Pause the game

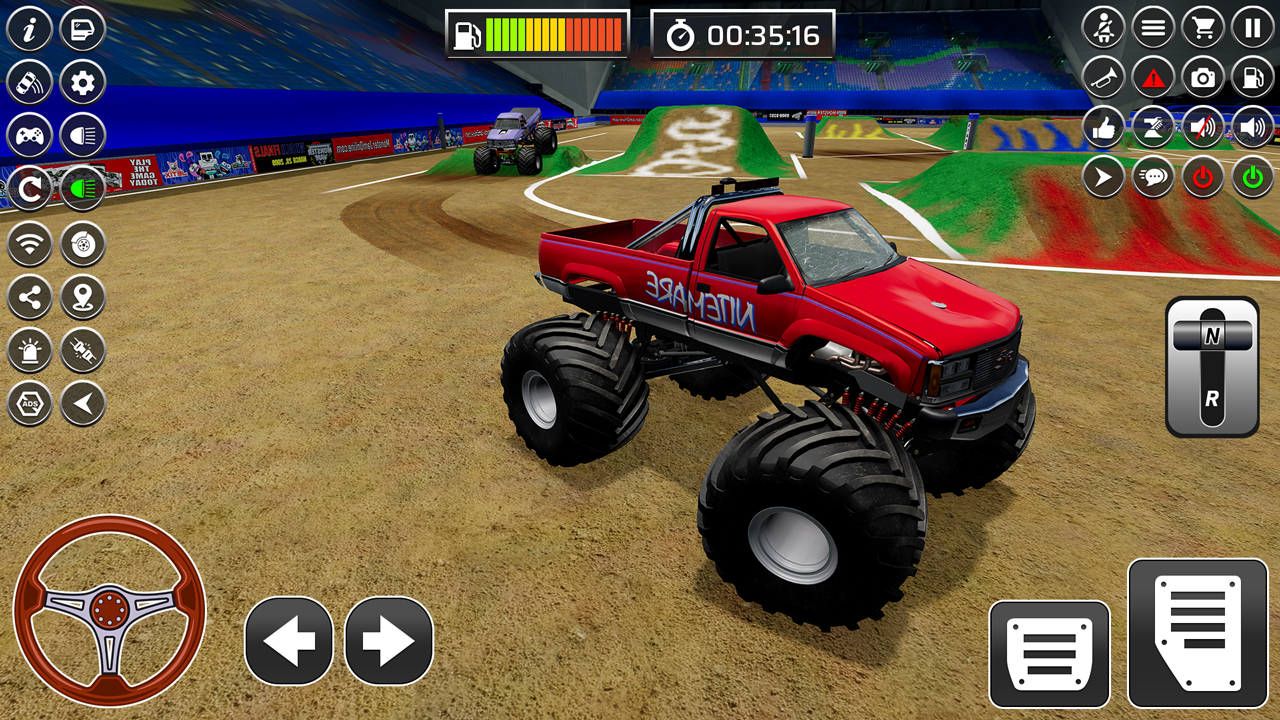tap(1252, 28)
